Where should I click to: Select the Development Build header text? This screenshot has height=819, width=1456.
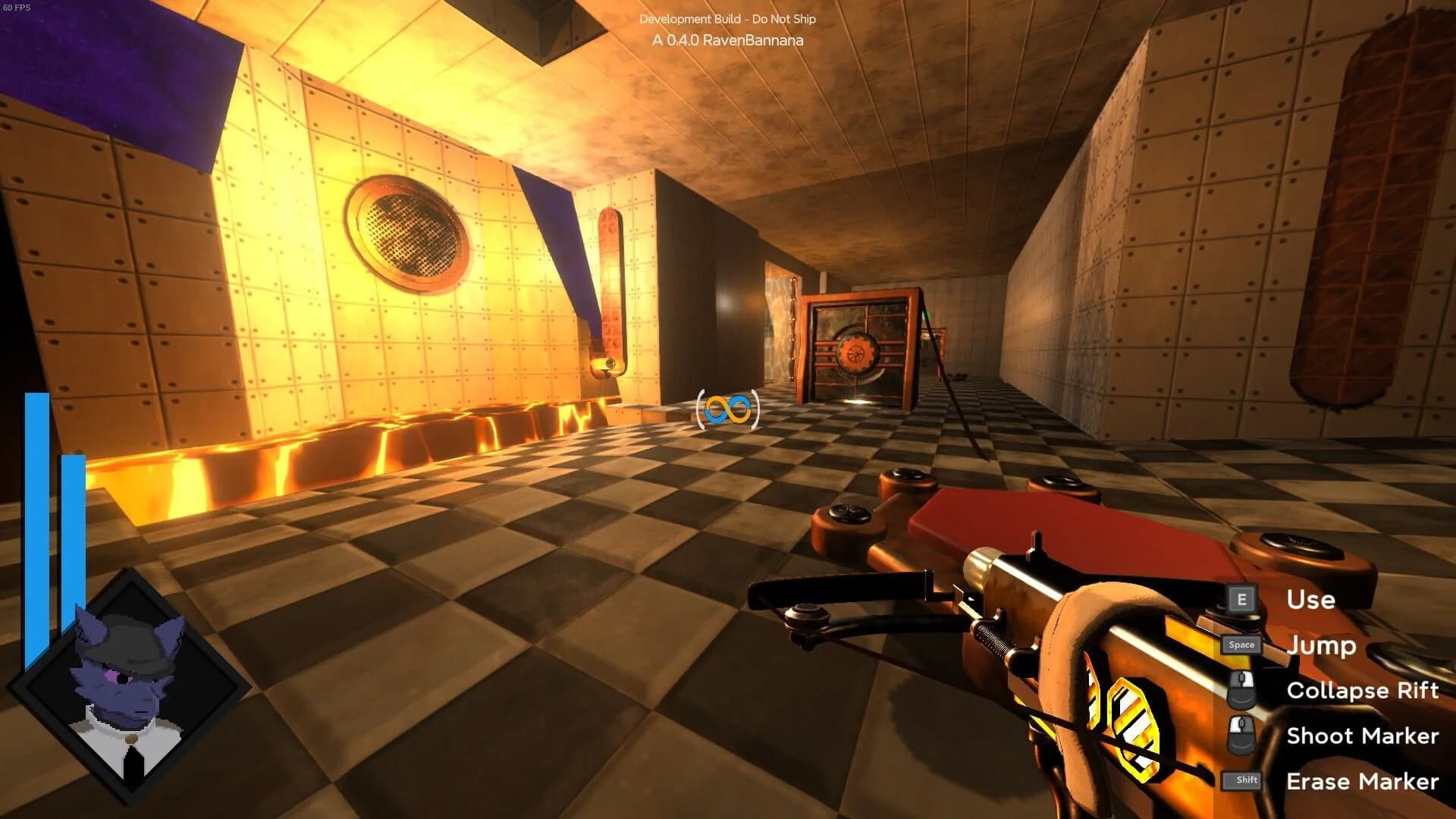click(x=727, y=18)
